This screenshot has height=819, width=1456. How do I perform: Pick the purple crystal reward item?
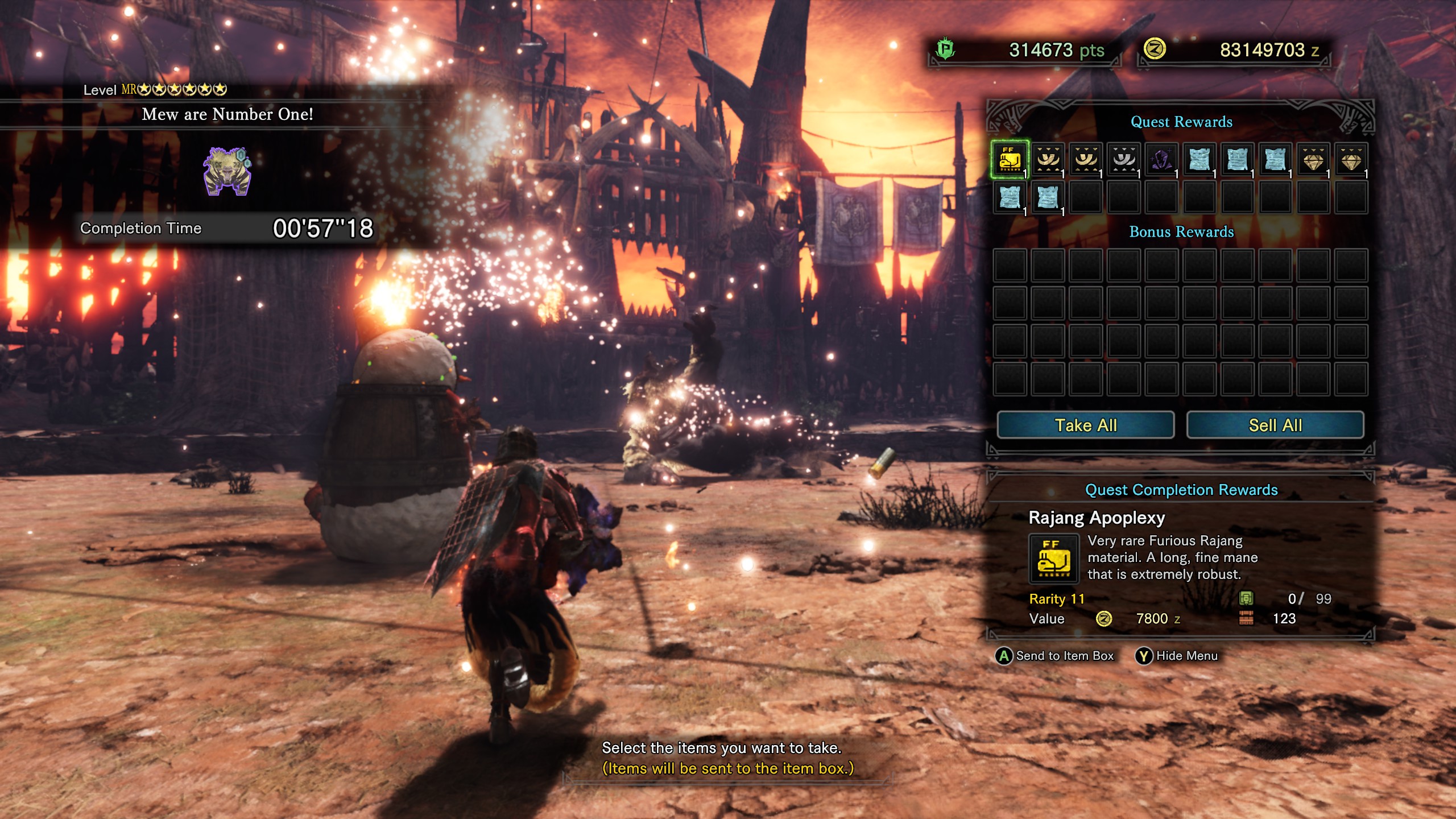(x=1161, y=160)
